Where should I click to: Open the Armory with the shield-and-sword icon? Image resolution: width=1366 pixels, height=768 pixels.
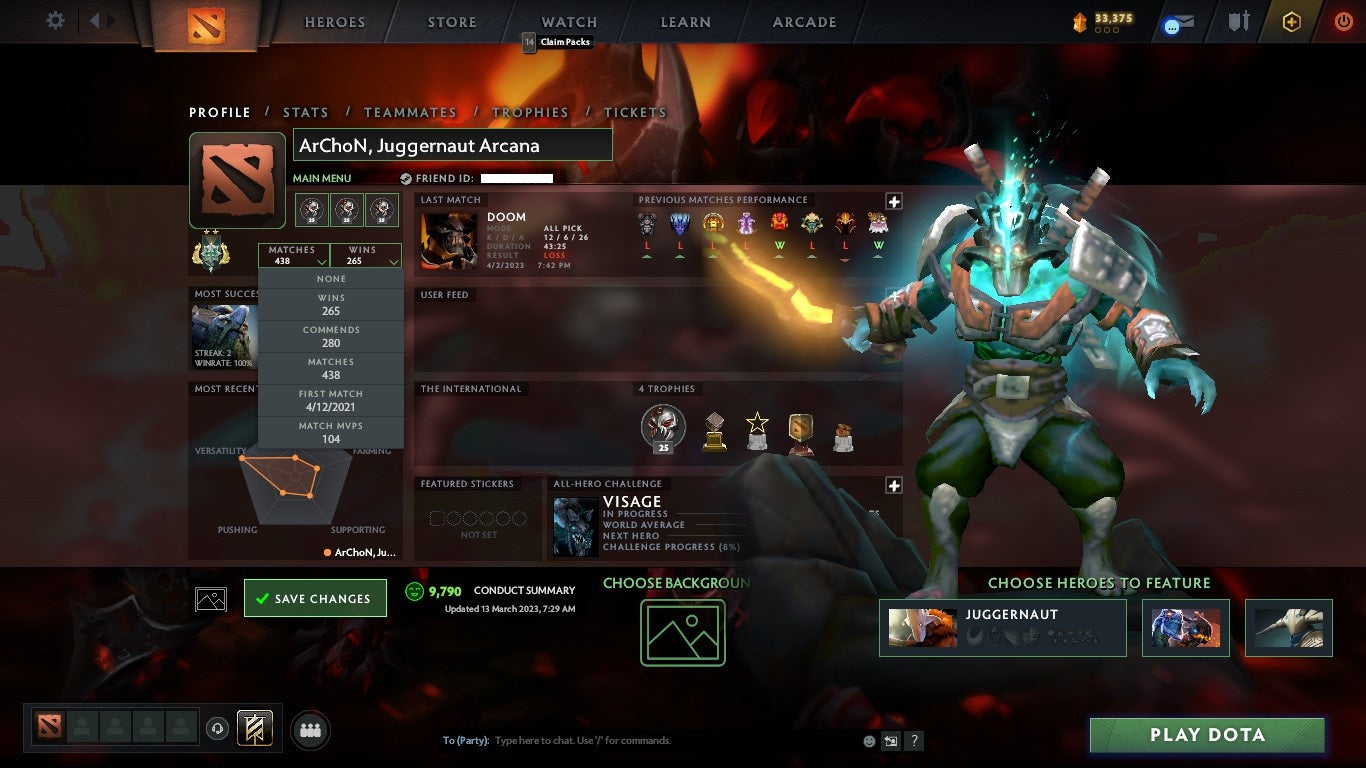click(x=1237, y=19)
